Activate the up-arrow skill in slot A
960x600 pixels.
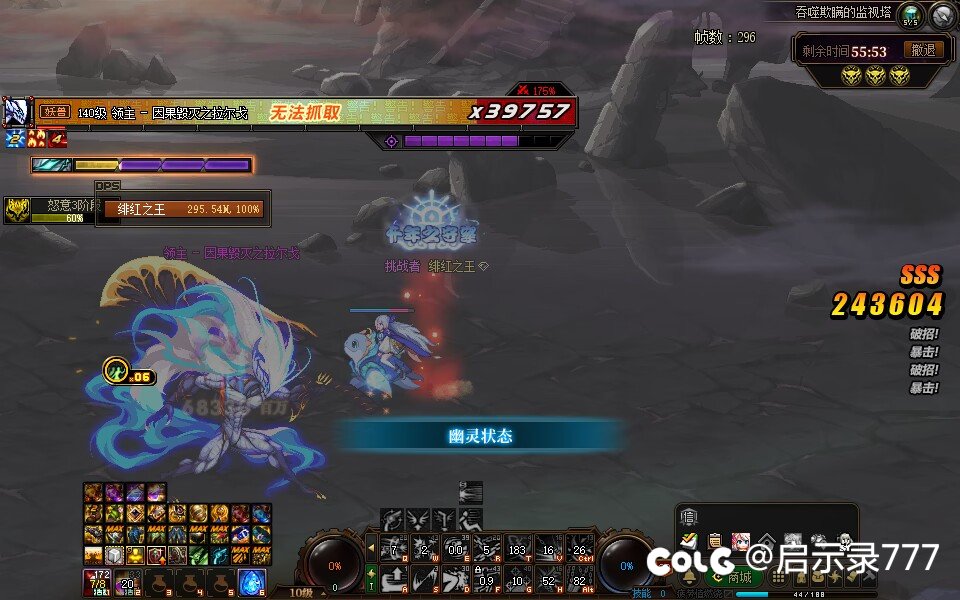[394, 578]
